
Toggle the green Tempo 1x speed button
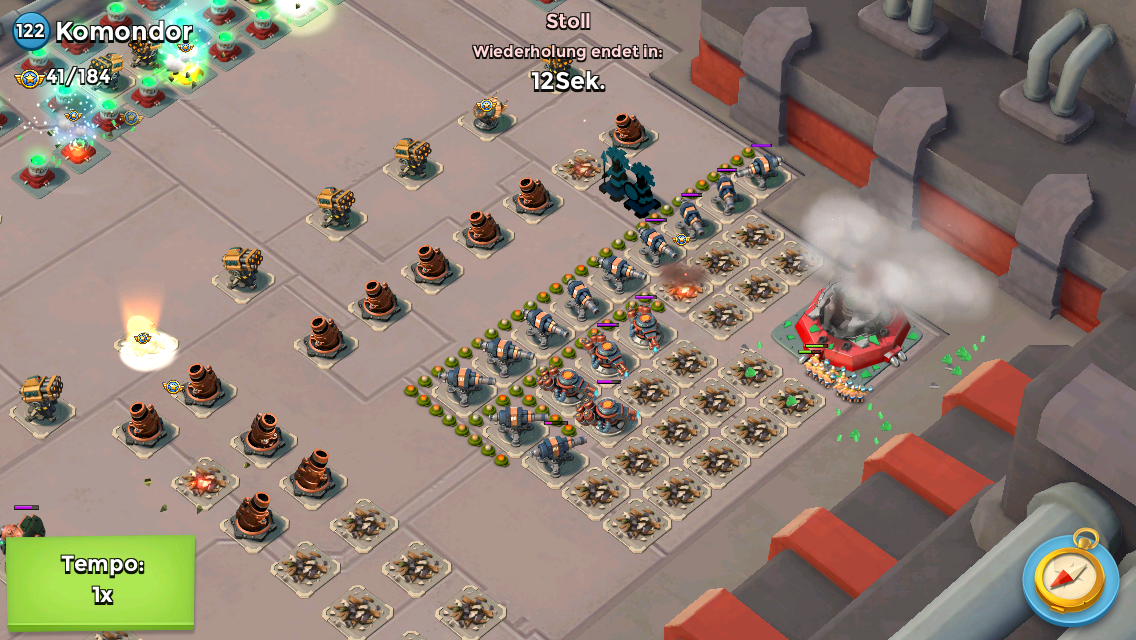click(102, 581)
